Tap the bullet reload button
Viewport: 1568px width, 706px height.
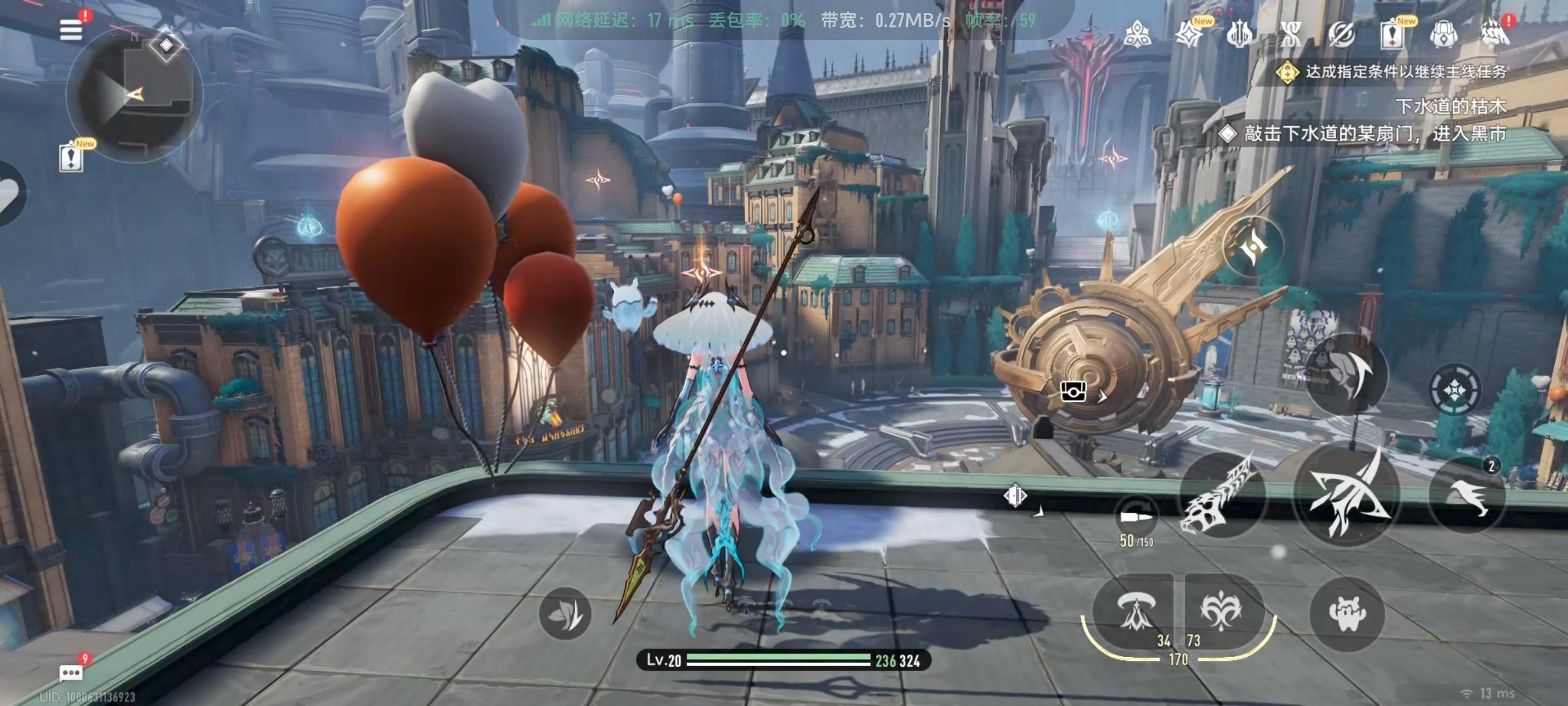pyautogui.click(x=1137, y=516)
